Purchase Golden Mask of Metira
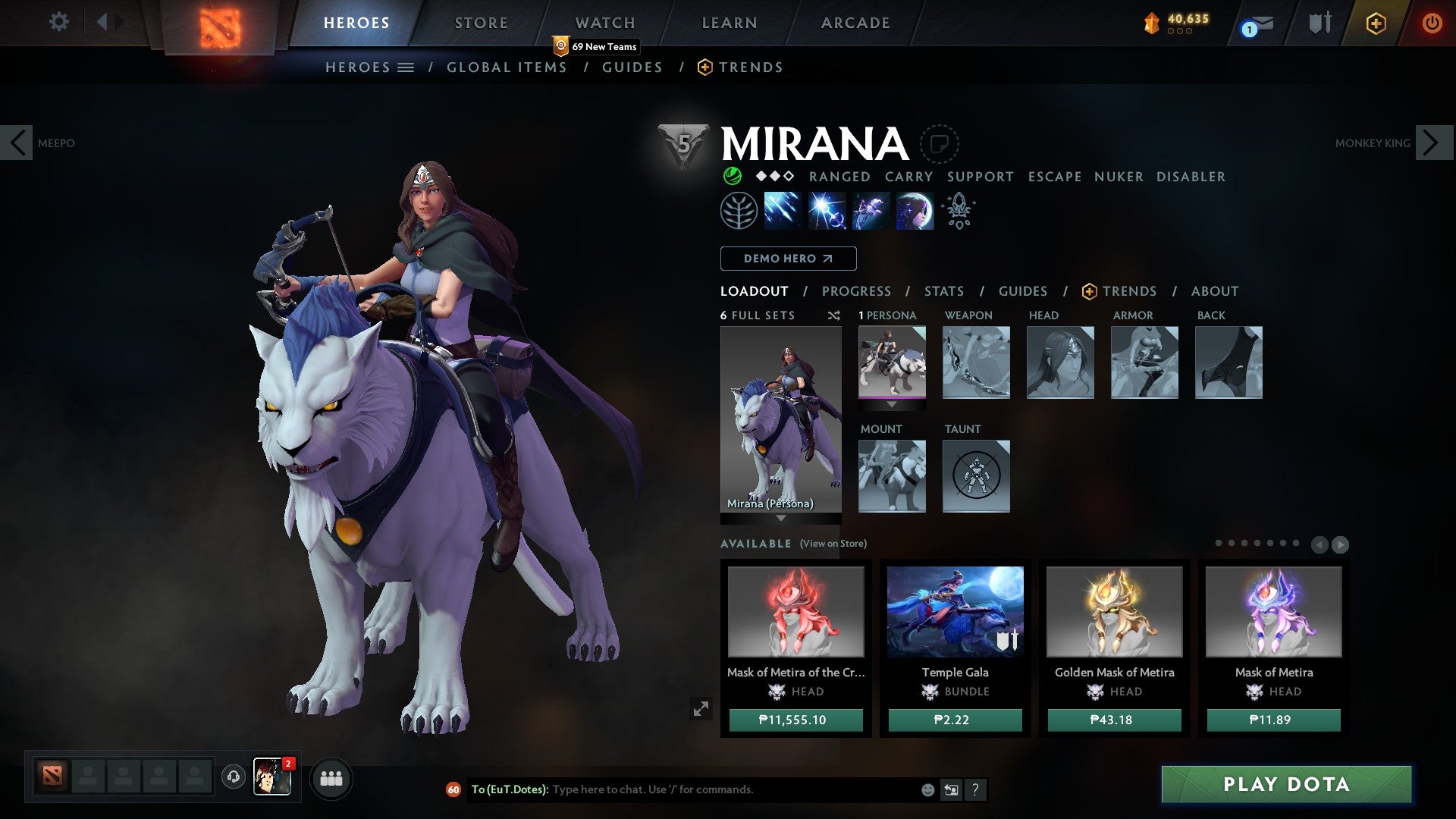Image resolution: width=1456 pixels, height=819 pixels. [x=1114, y=720]
